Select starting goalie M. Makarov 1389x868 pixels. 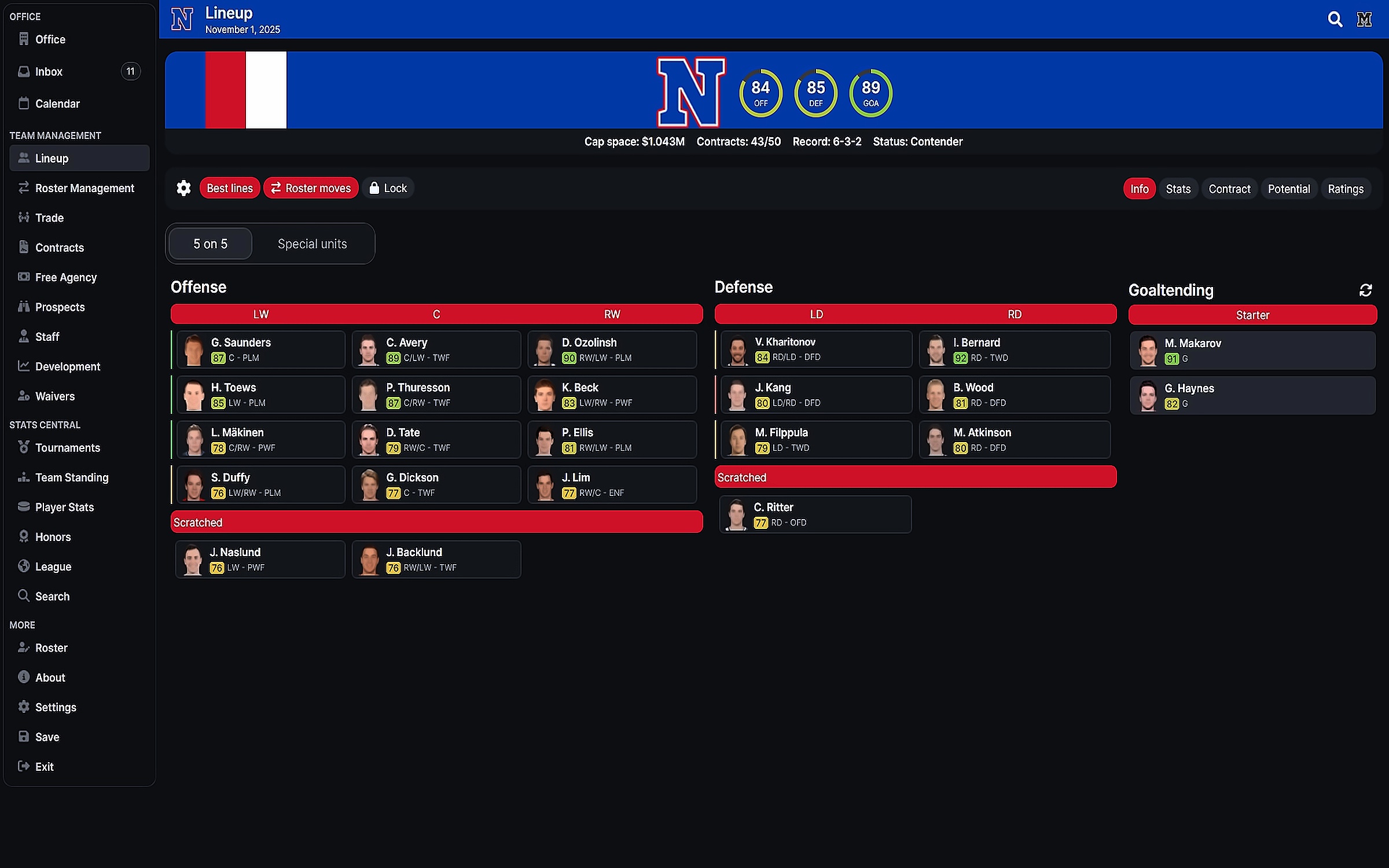(1252, 350)
